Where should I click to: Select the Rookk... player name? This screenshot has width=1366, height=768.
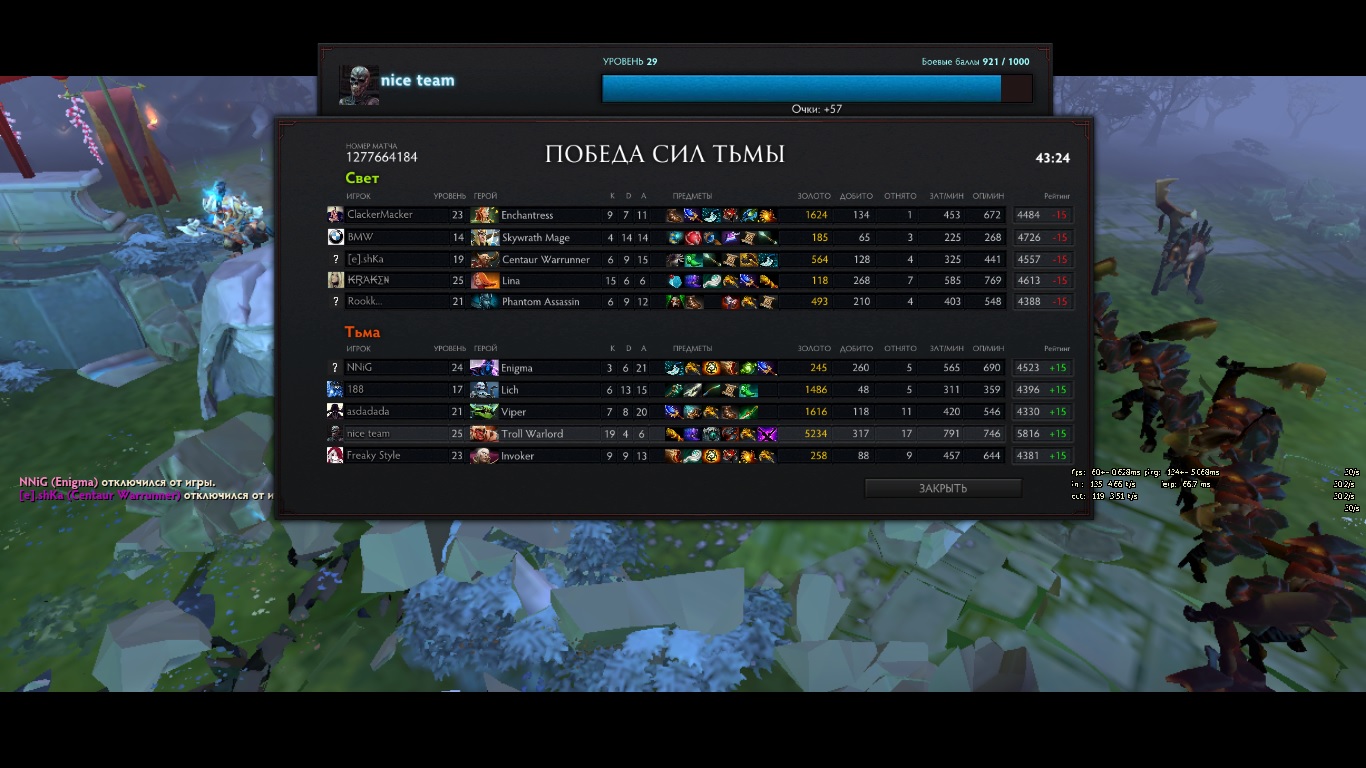coord(364,302)
